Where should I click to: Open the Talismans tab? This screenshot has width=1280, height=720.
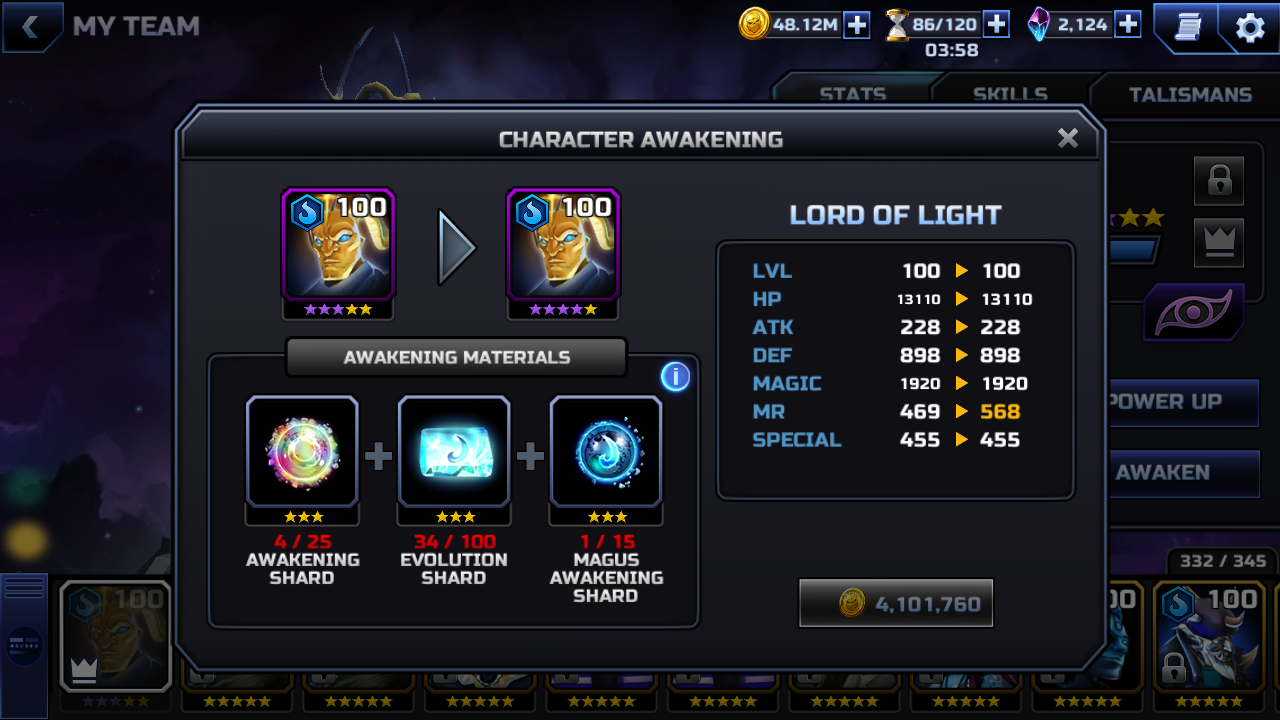[1190, 94]
